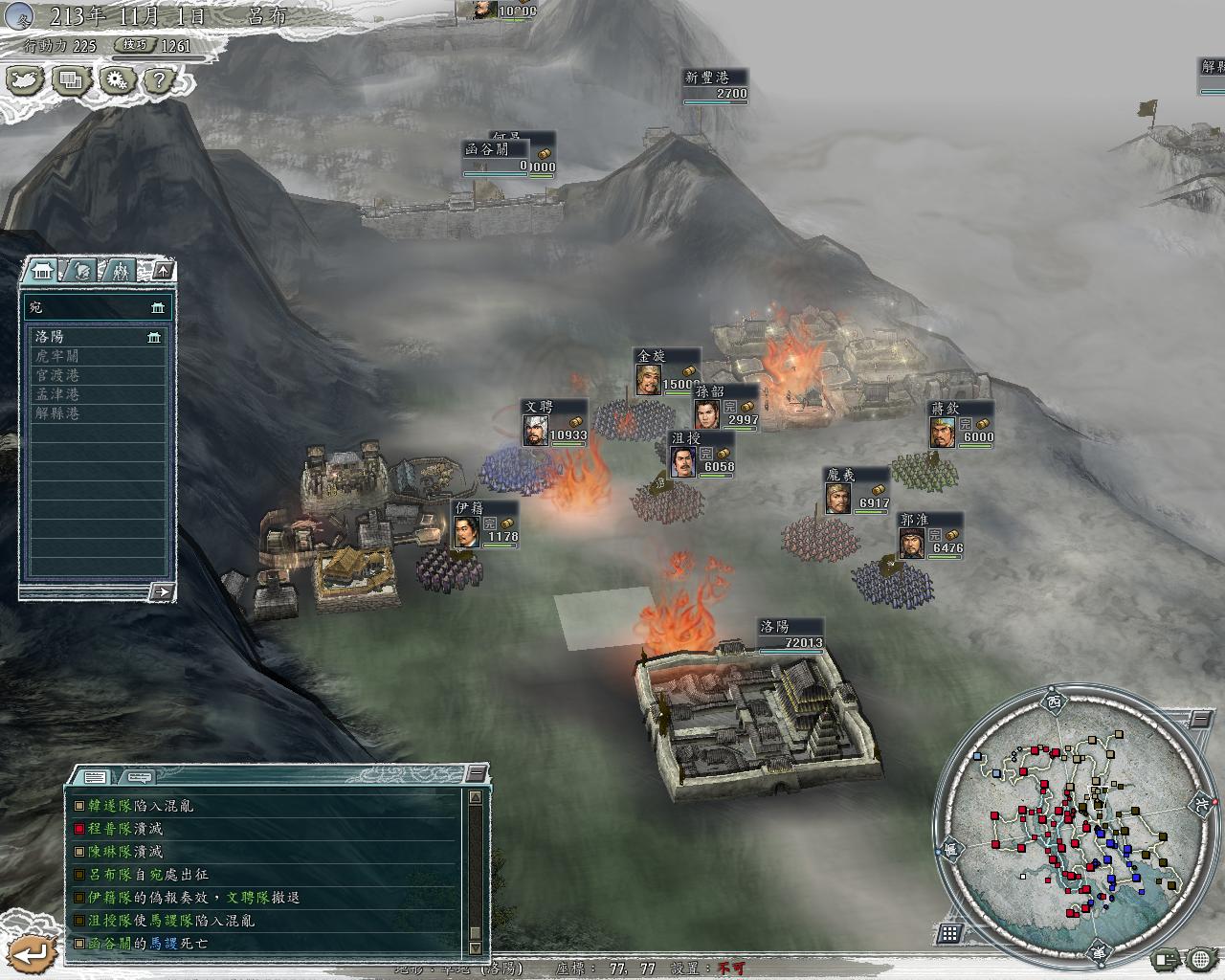The width and height of the screenshot is (1225, 980).
Task: Switch to the troop units tab
Action: [x=120, y=271]
